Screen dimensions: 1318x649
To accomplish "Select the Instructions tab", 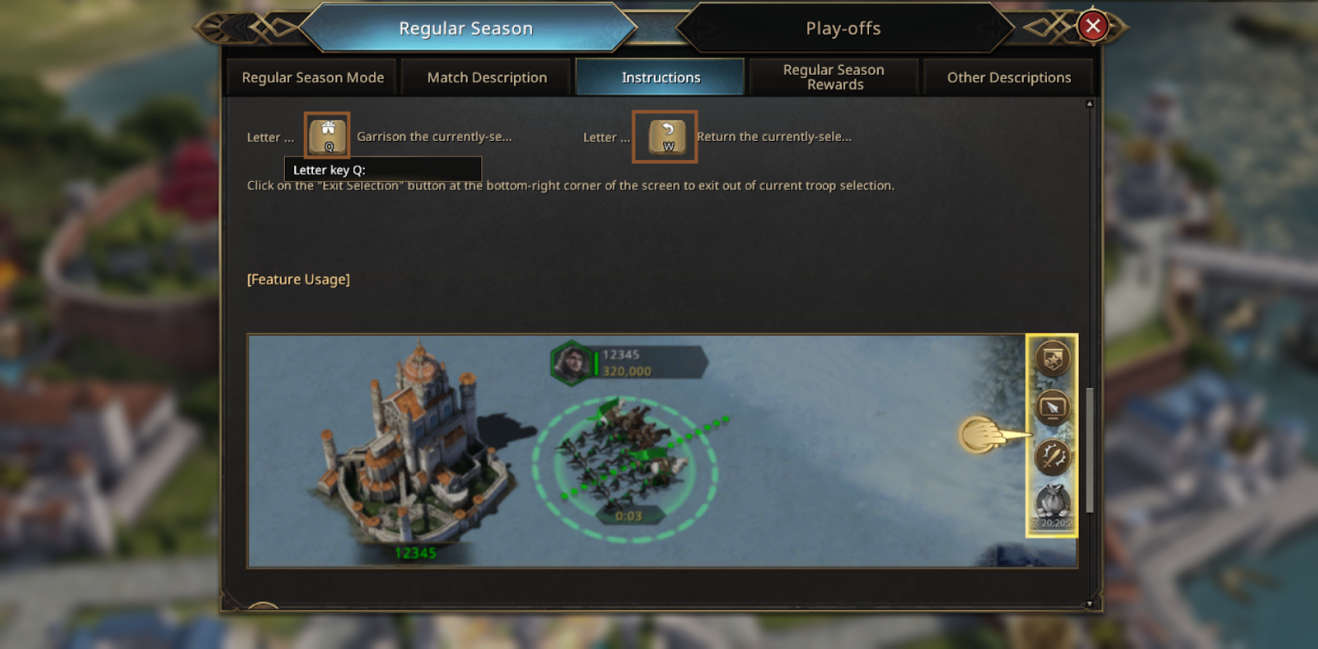I will [661, 77].
